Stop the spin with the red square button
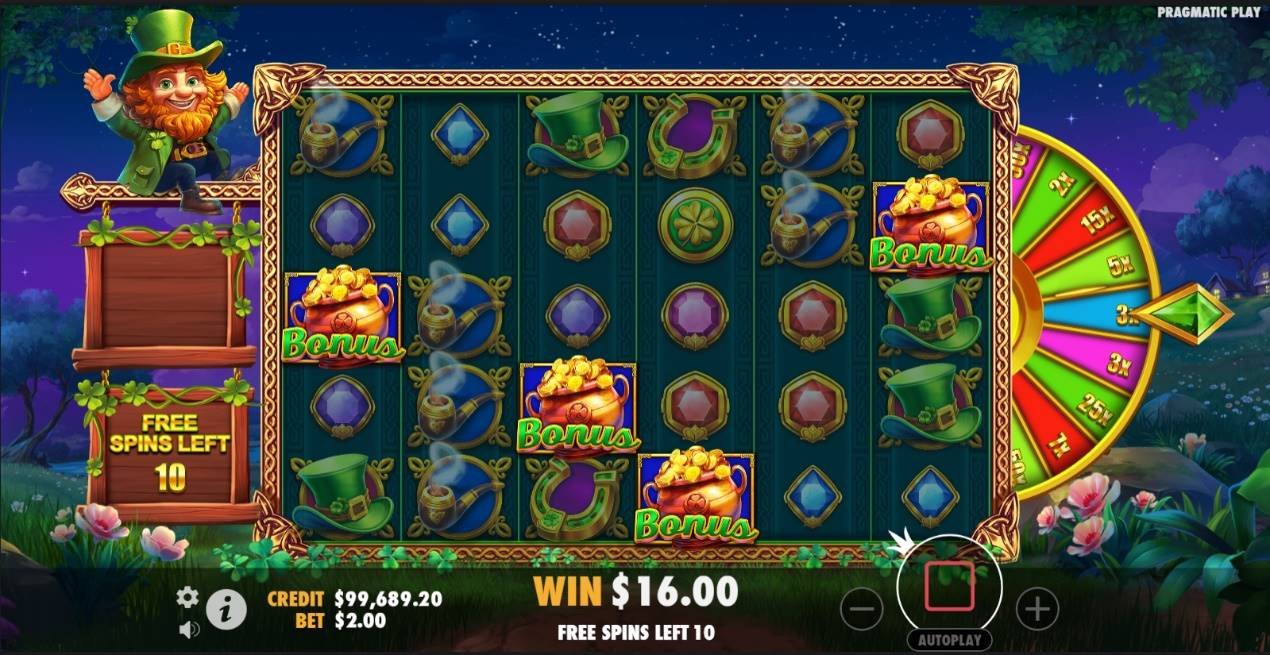Viewport: 1270px width, 655px height. point(949,587)
